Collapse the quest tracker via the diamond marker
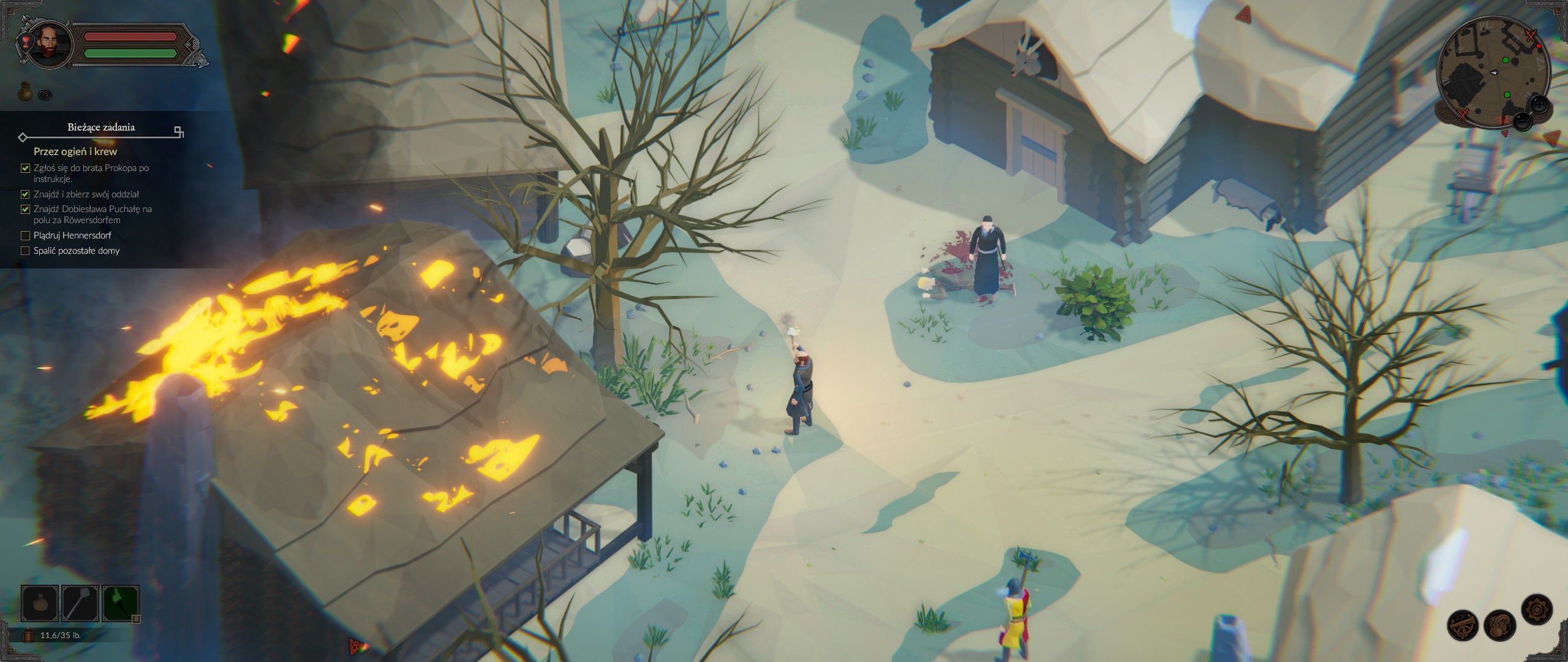 (22, 138)
